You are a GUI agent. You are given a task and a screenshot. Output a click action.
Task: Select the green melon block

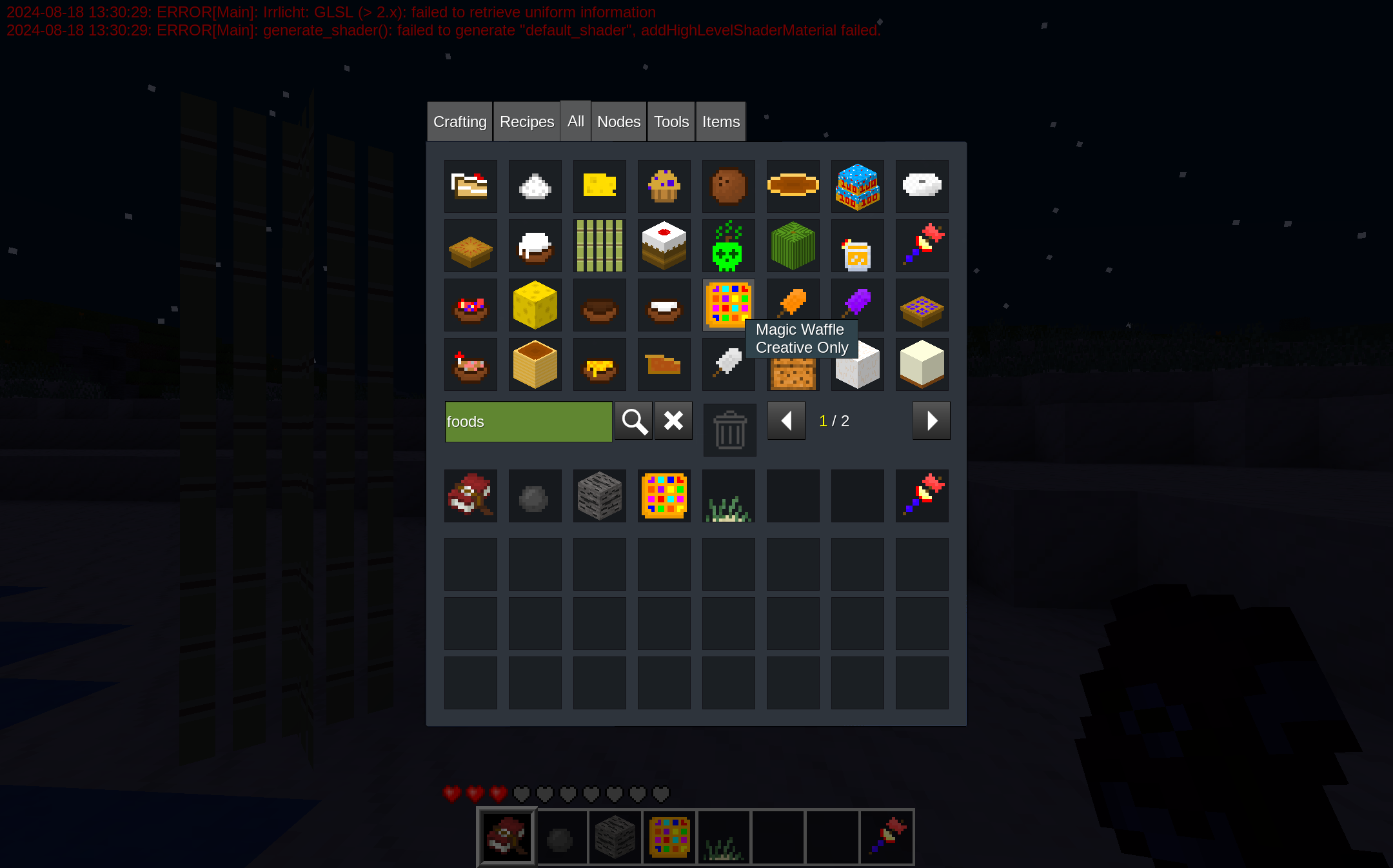[793, 246]
